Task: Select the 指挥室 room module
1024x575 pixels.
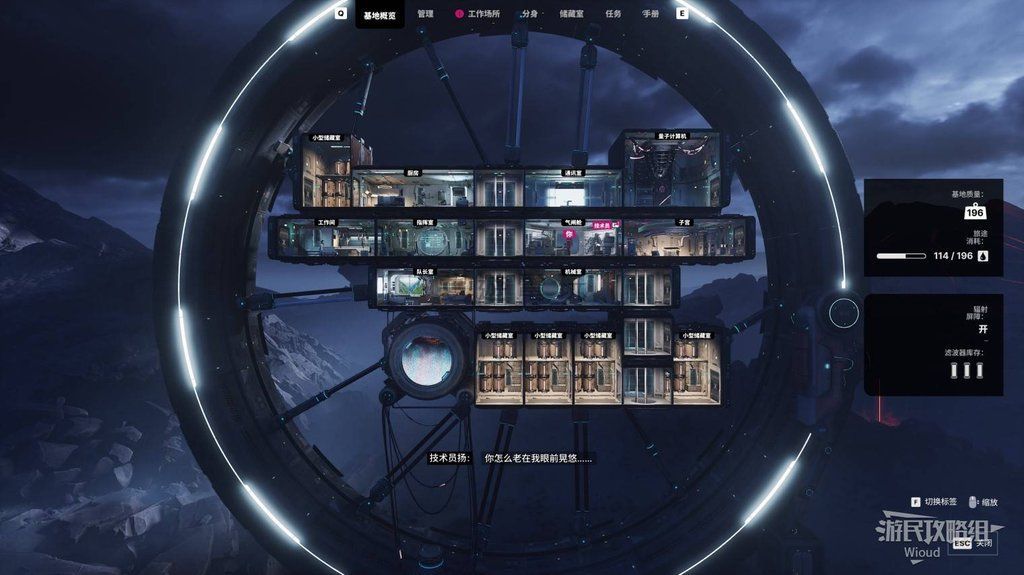Action: click(424, 240)
